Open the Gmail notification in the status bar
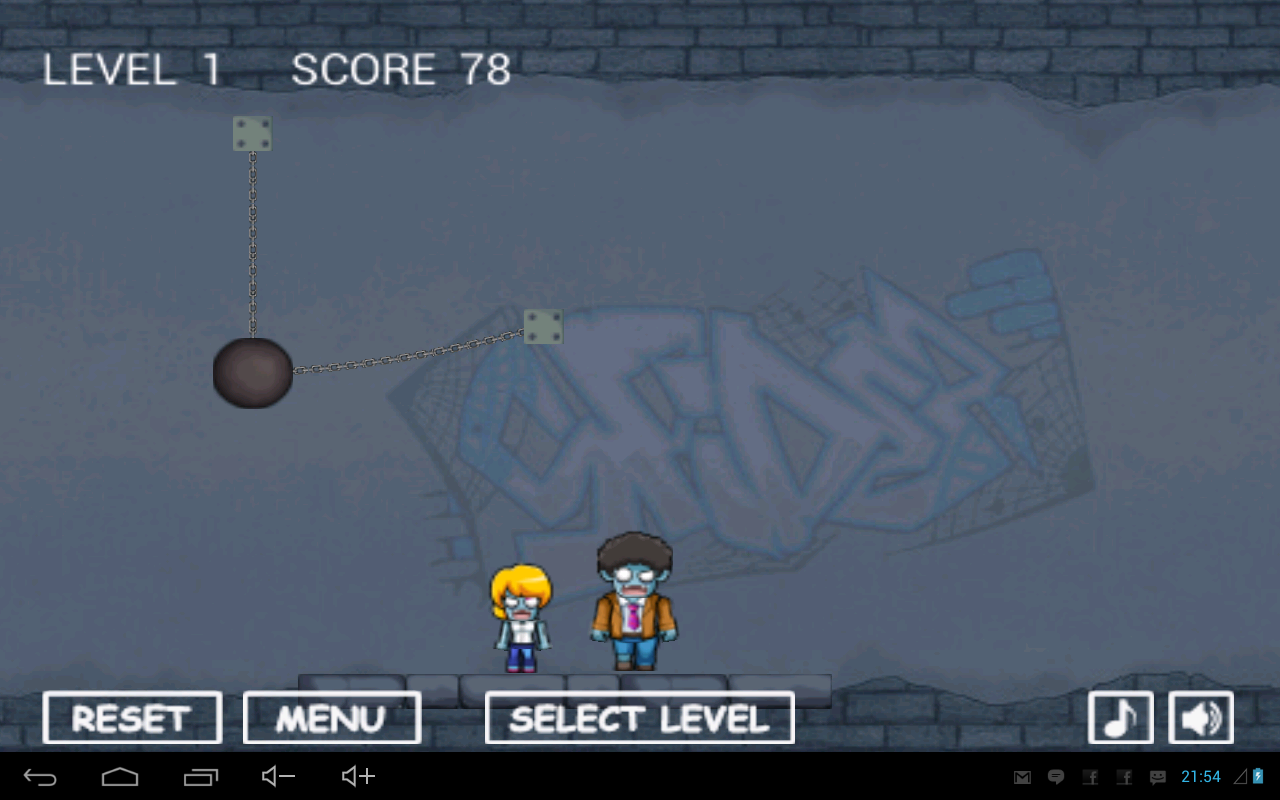This screenshot has height=800, width=1280. point(1022,776)
